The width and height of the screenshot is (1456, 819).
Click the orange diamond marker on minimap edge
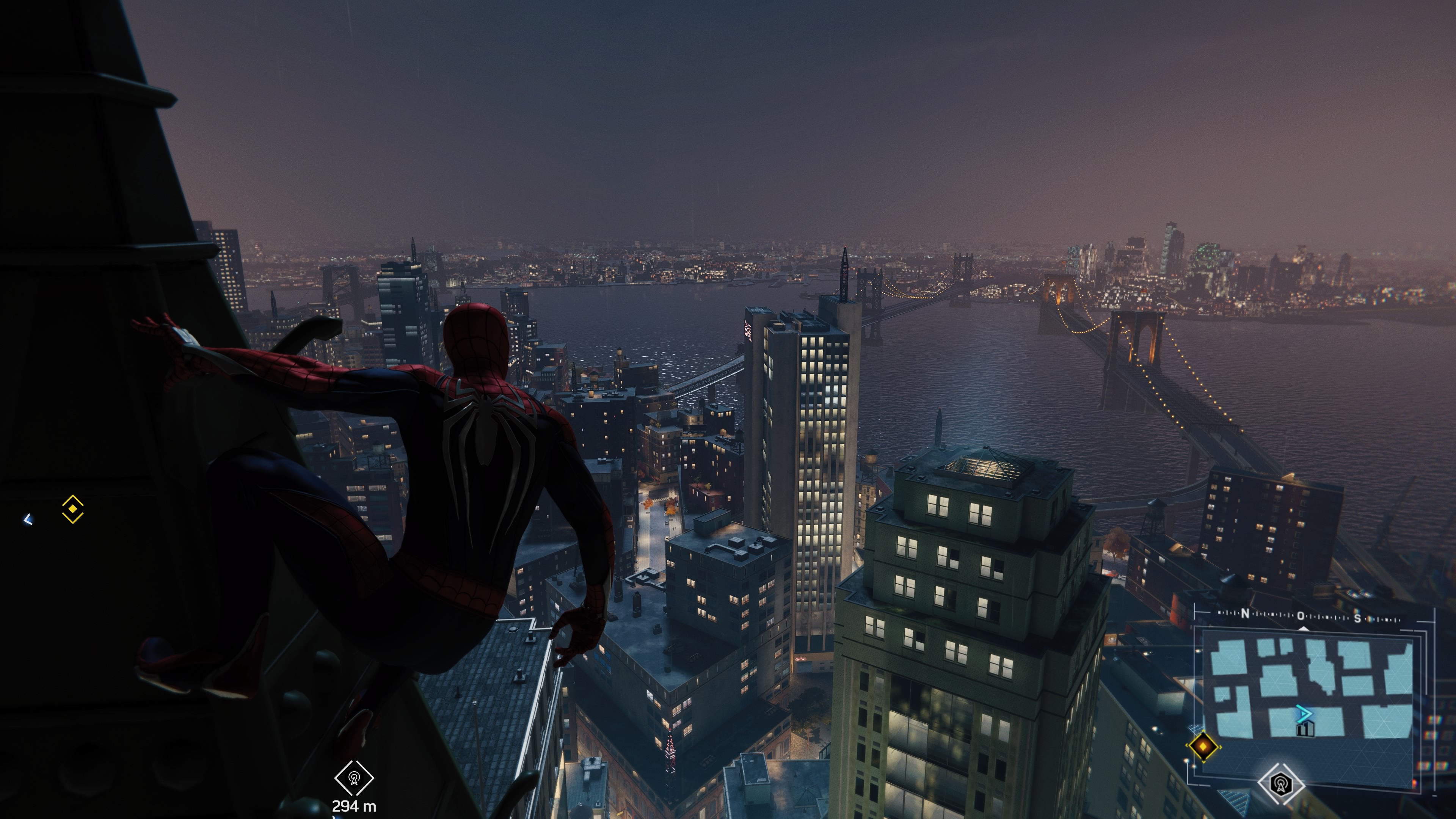tap(1203, 747)
